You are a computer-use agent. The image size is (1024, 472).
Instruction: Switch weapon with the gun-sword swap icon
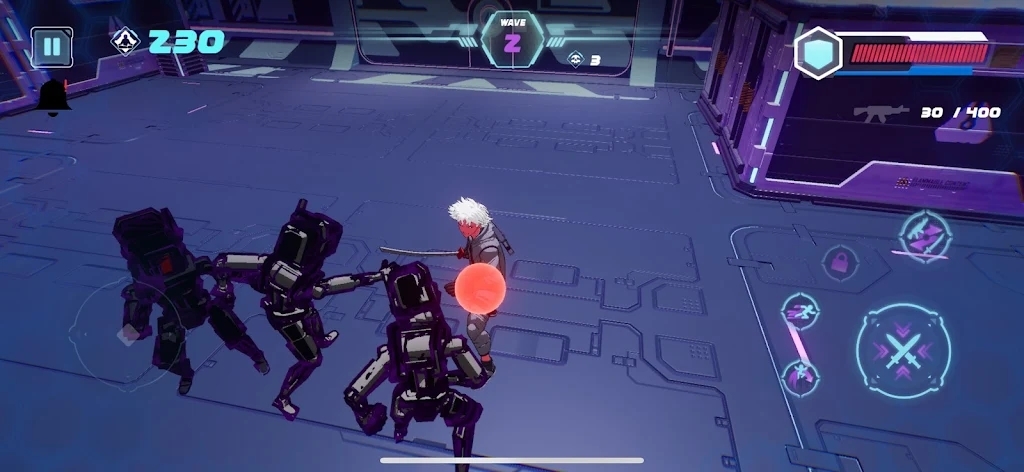[925, 237]
